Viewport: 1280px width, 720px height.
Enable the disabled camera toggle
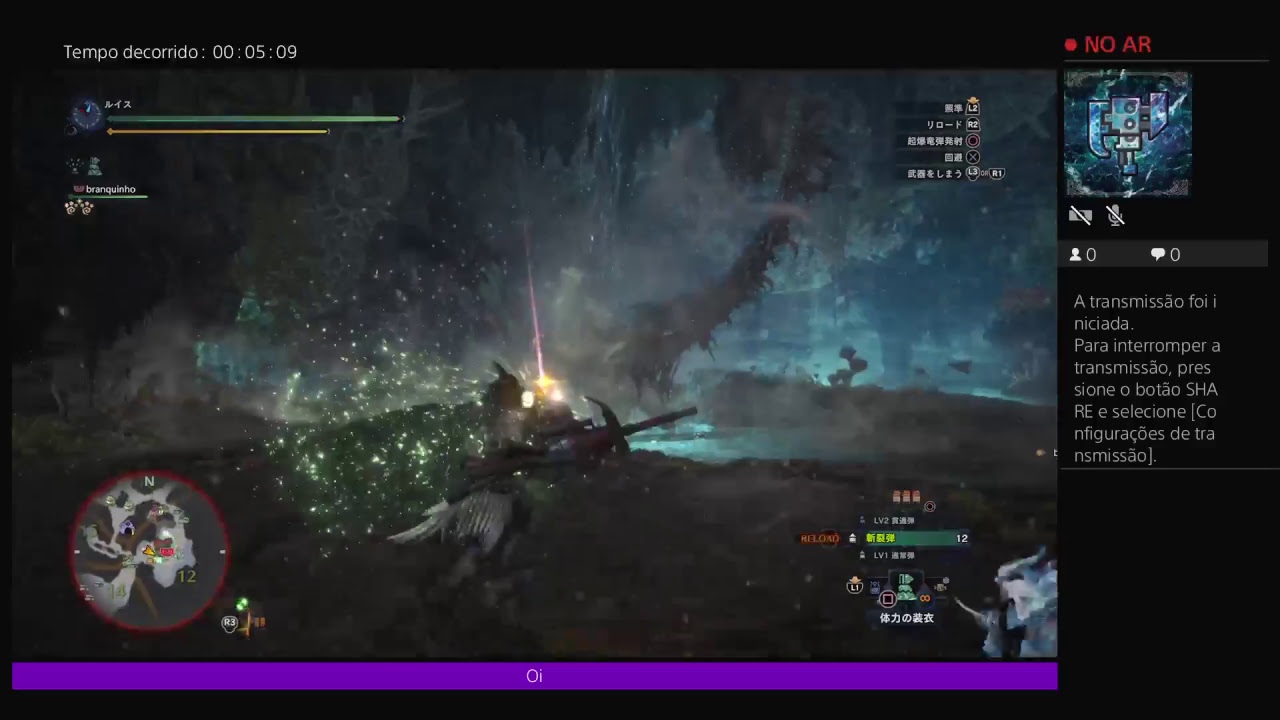click(x=1080, y=215)
